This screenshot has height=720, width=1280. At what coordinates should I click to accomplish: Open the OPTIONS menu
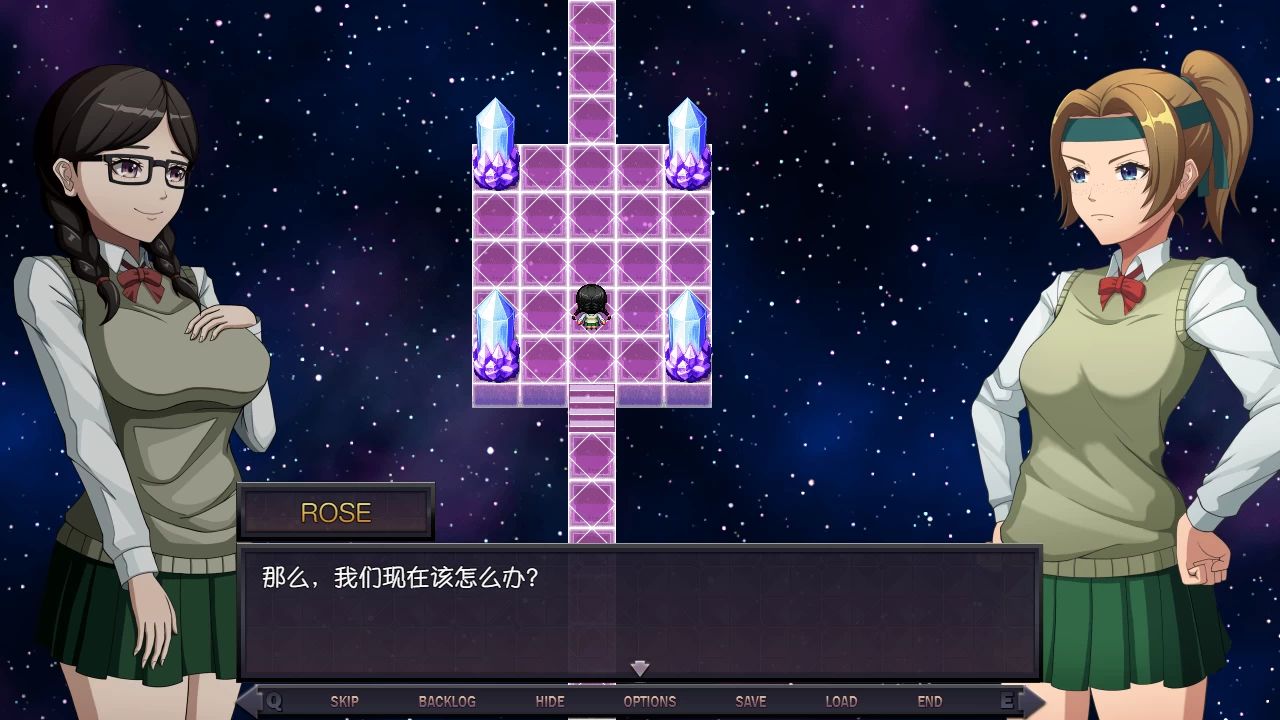(x=650, y=701)
